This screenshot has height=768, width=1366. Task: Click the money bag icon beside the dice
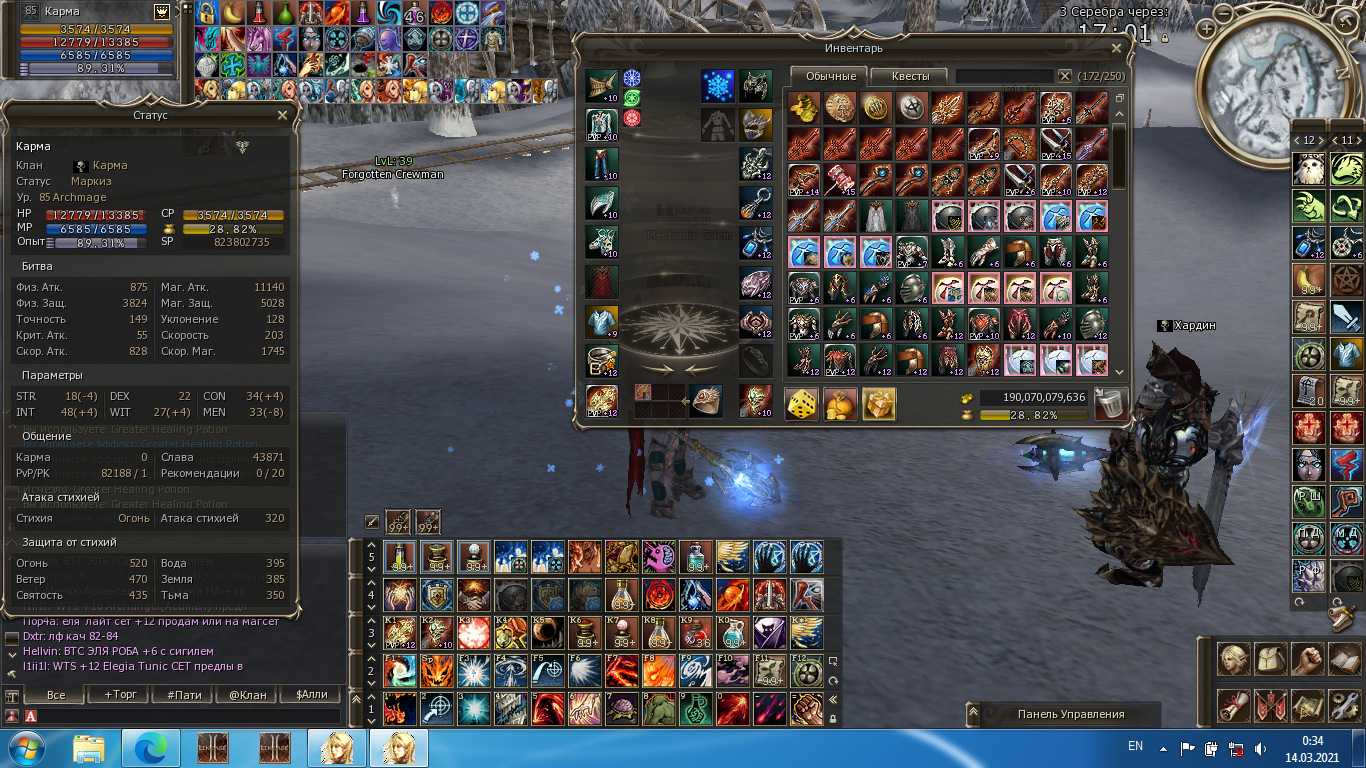840,403
